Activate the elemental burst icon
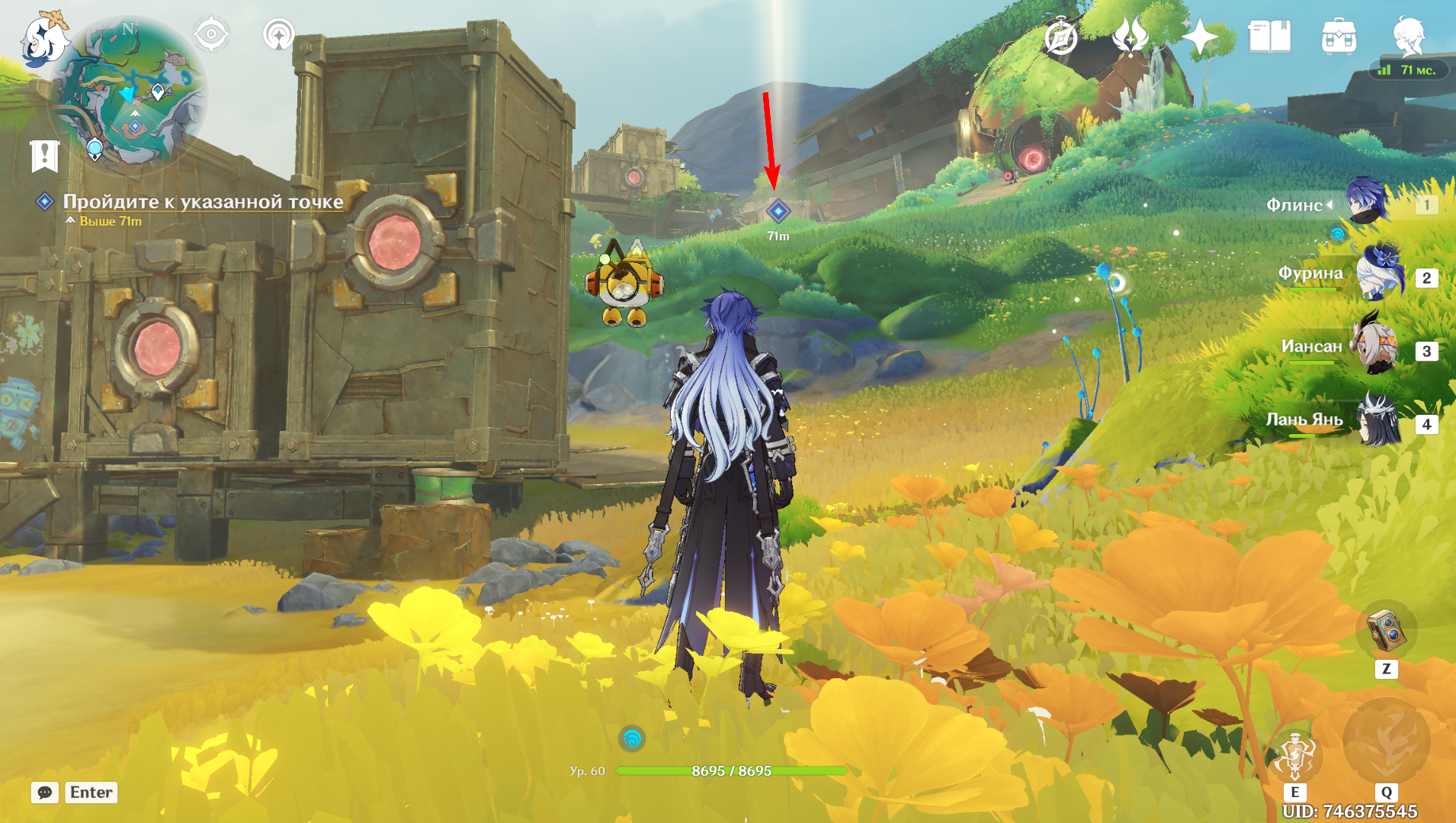The height and width of the screenshot is (823, 1456). [x=1386, y=741]
